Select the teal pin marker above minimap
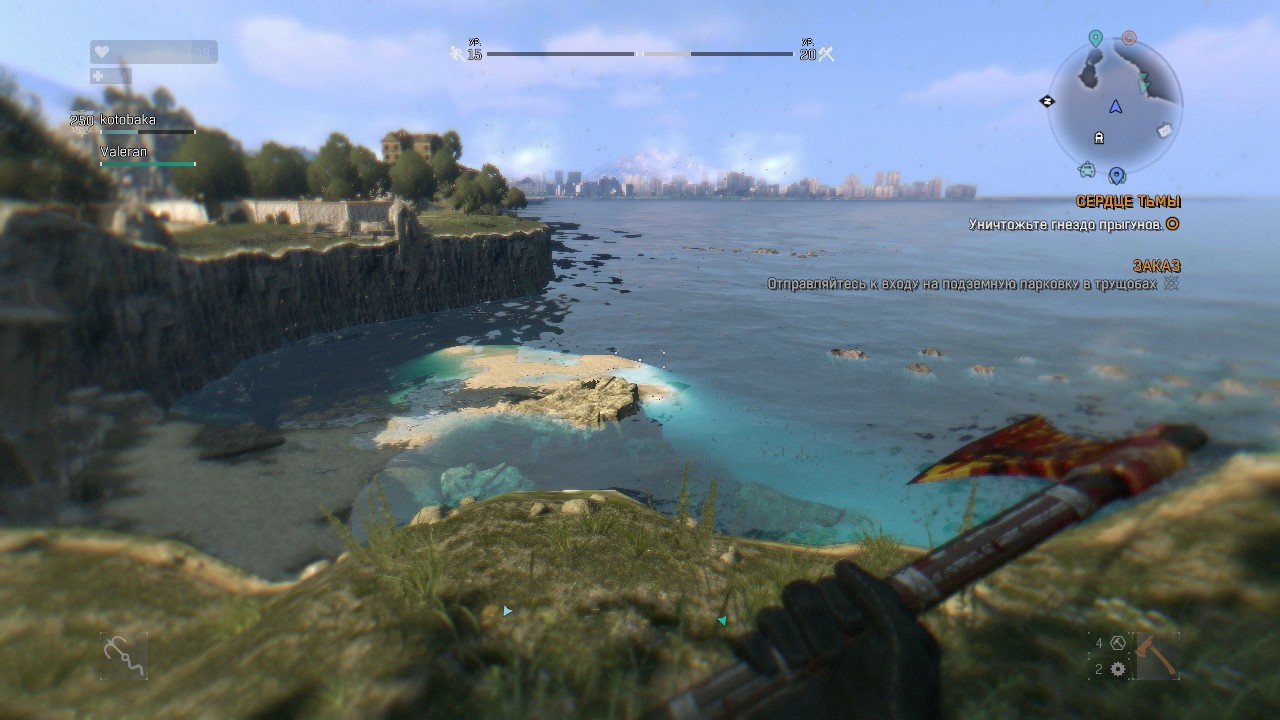Image resolution: width=1280 pixels, height=720 pixels. pyautogui.click(x=1095, y=39)
